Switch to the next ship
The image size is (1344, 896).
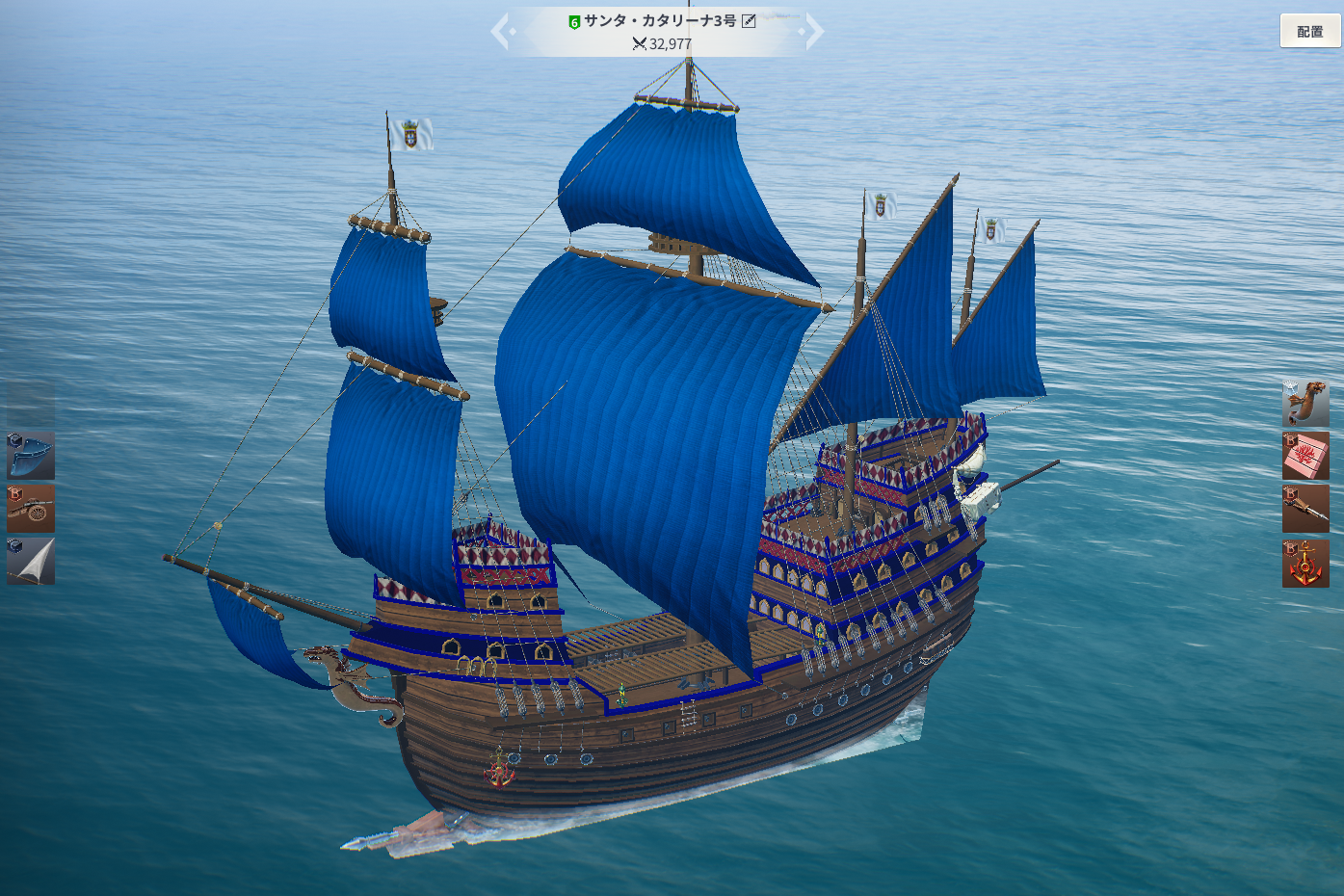coord(814,31)
